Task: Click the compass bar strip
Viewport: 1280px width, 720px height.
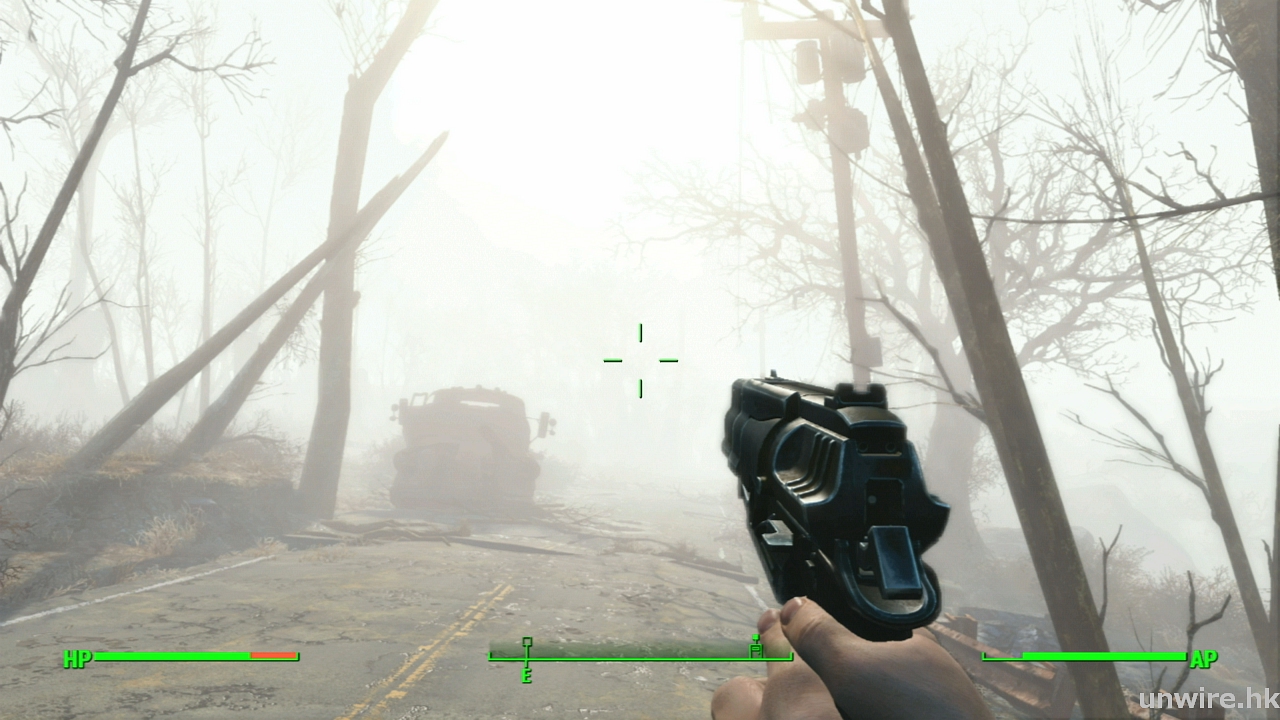Action: point(640,656)
